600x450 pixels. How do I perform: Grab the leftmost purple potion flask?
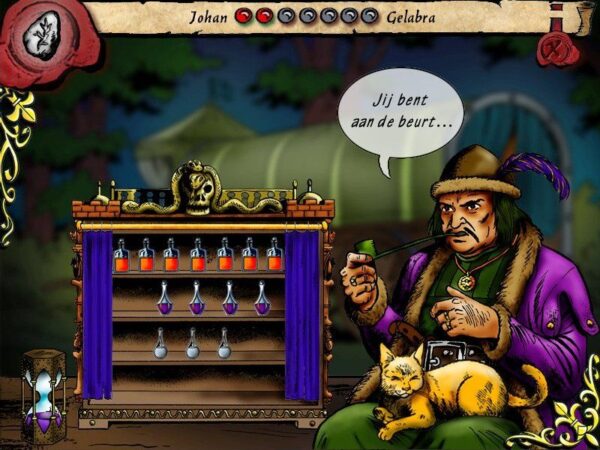(x=166, y=299)
